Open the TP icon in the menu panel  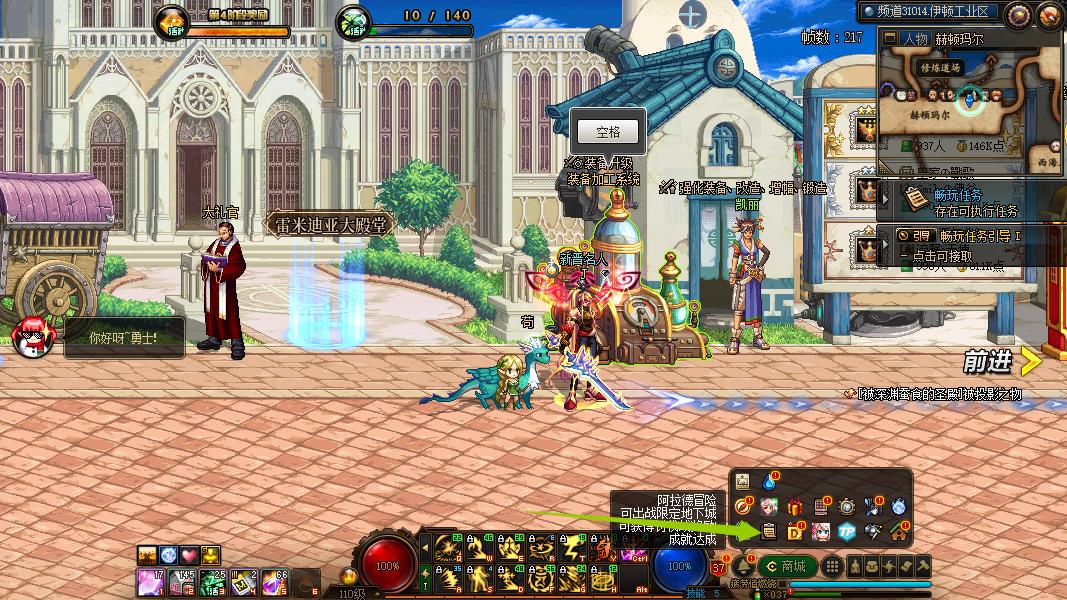coord(847,531)
